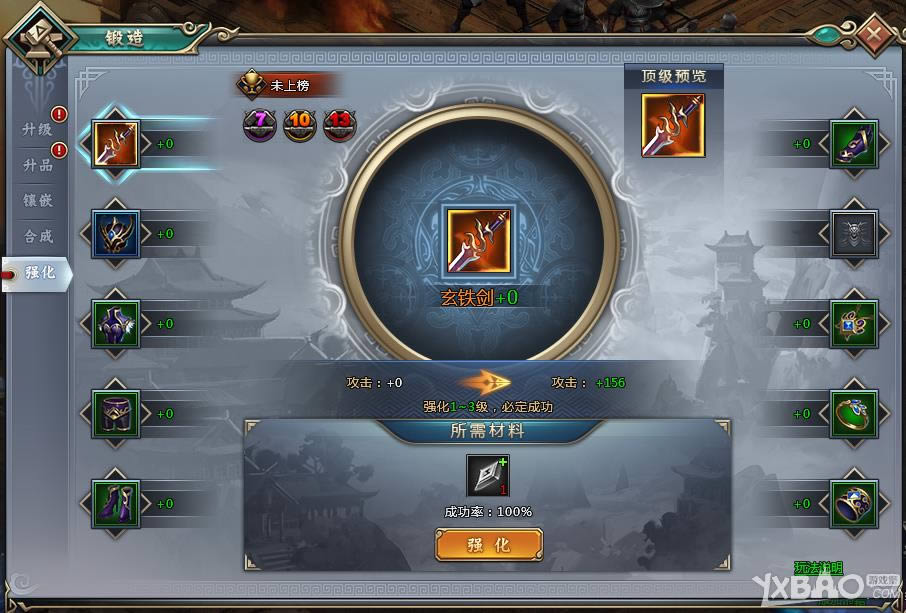Click the 顶级预览 sword preview icon
This screenshot has width=906, height=613.
coord(673,126)
